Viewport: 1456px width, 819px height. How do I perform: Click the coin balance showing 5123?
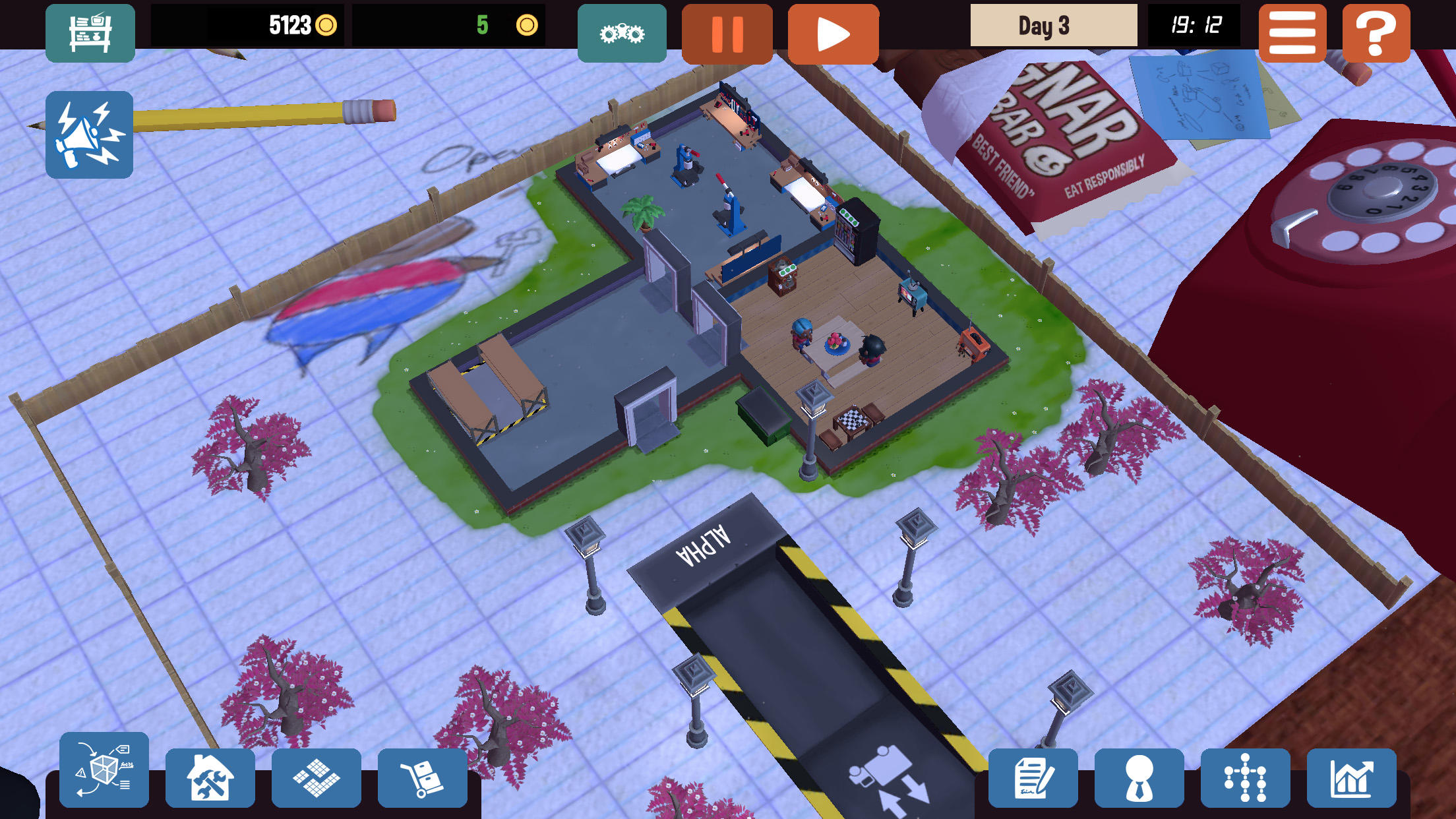[290, 26]
